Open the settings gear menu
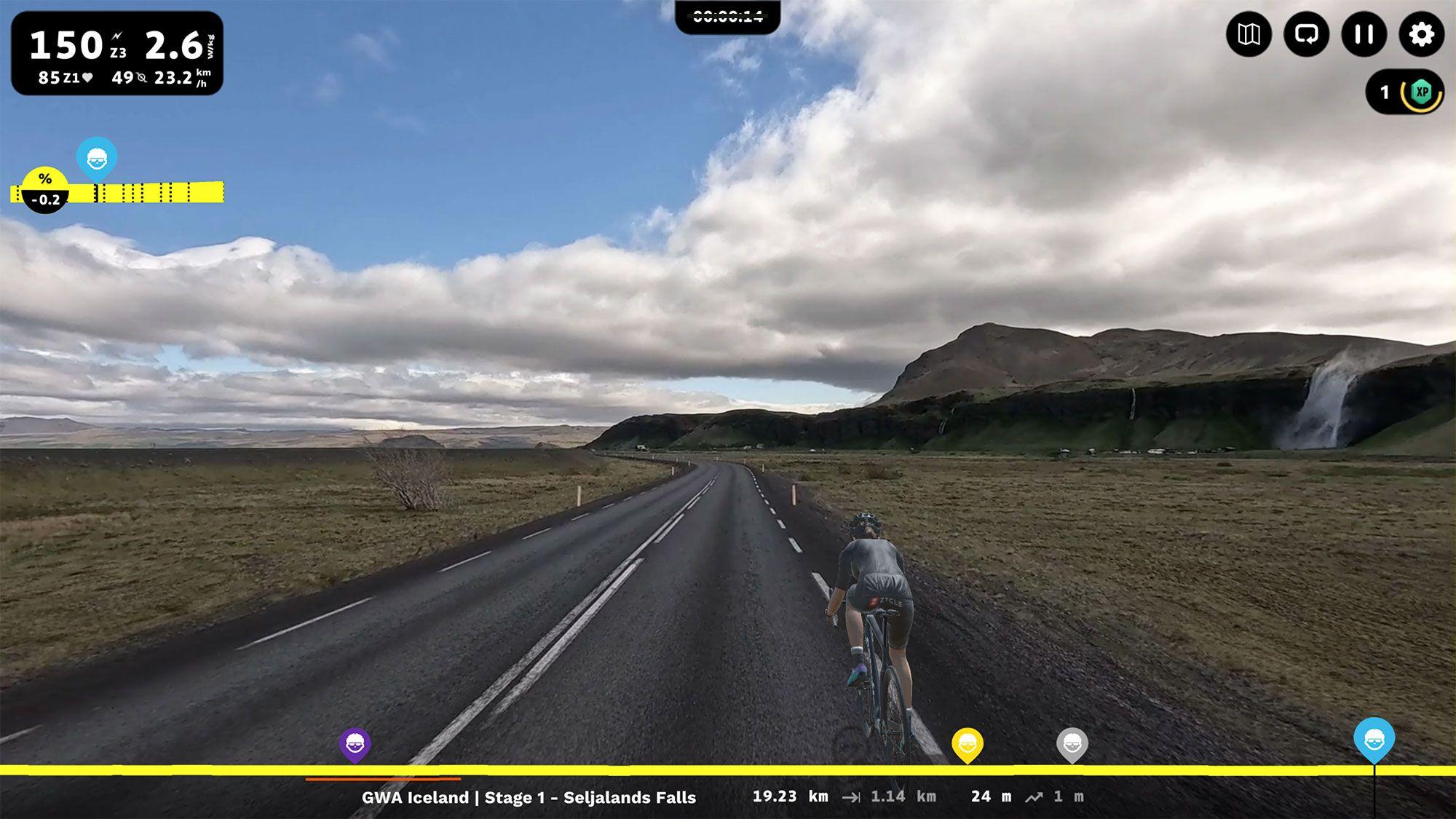The image size is (1456, 819). click(1421, 34)
